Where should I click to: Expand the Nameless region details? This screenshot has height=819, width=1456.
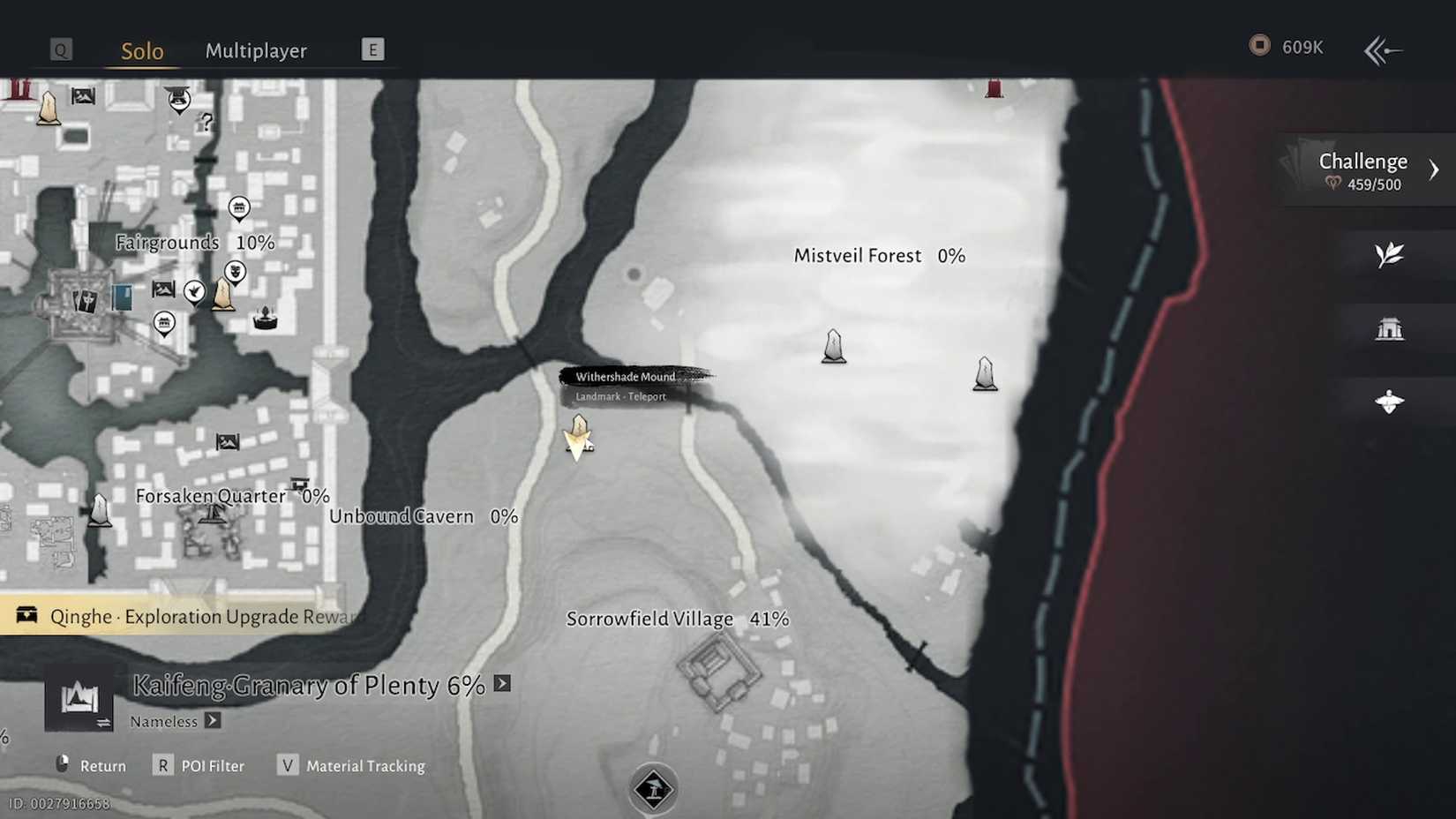click(212, 721)
